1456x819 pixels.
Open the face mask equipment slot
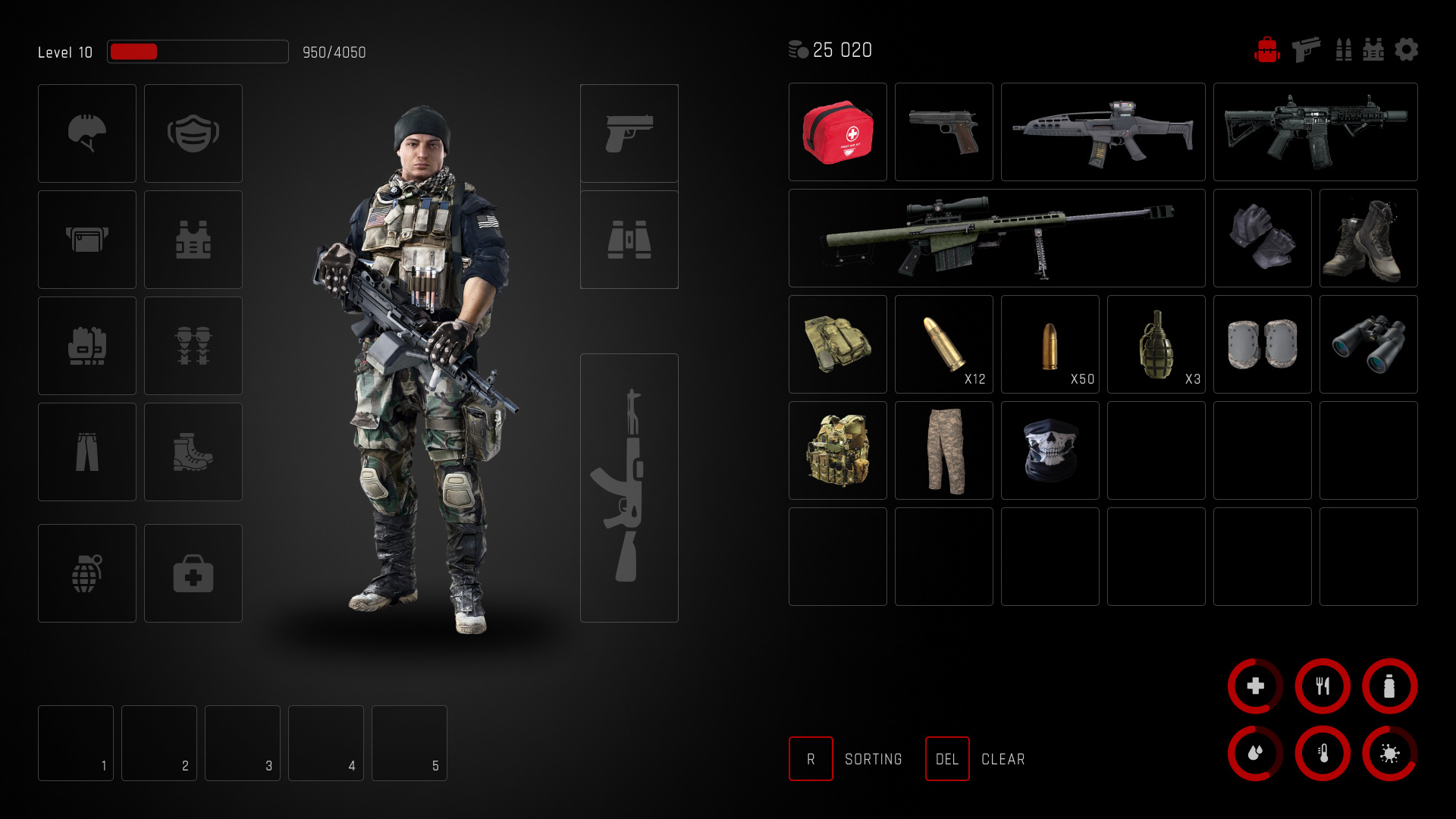pos(193,133)
